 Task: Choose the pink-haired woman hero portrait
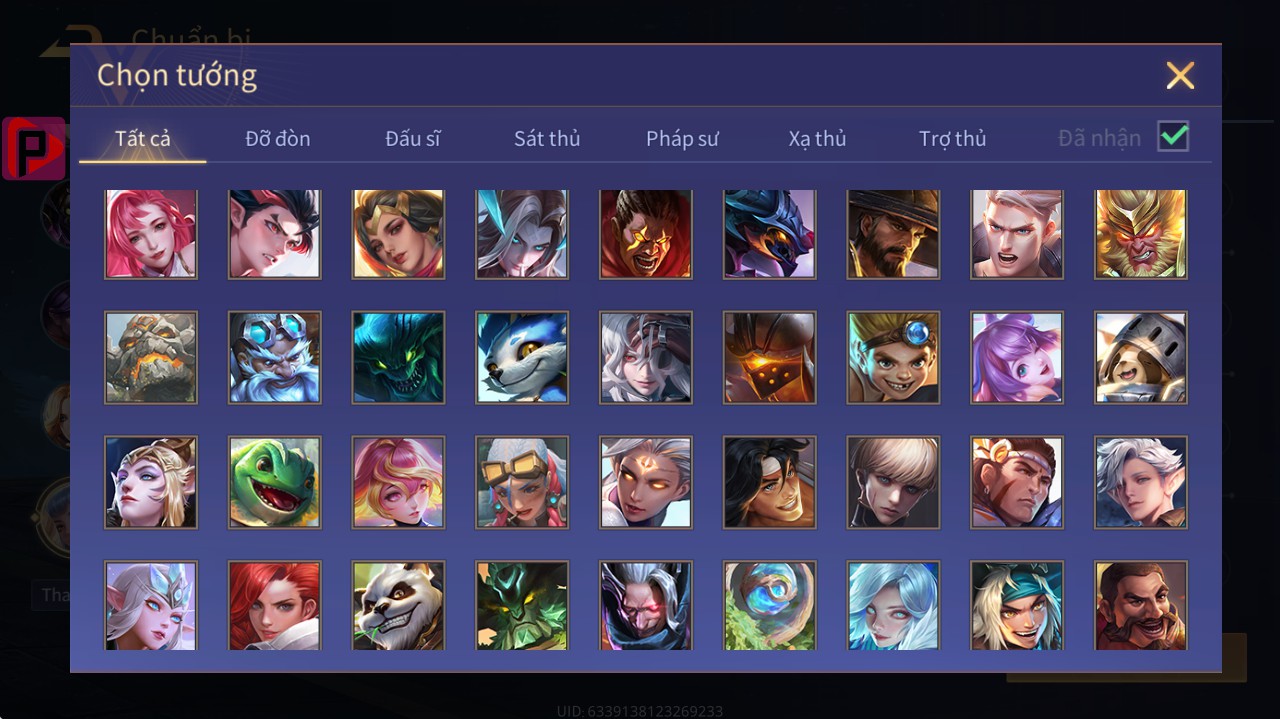[x=151, y=234]
